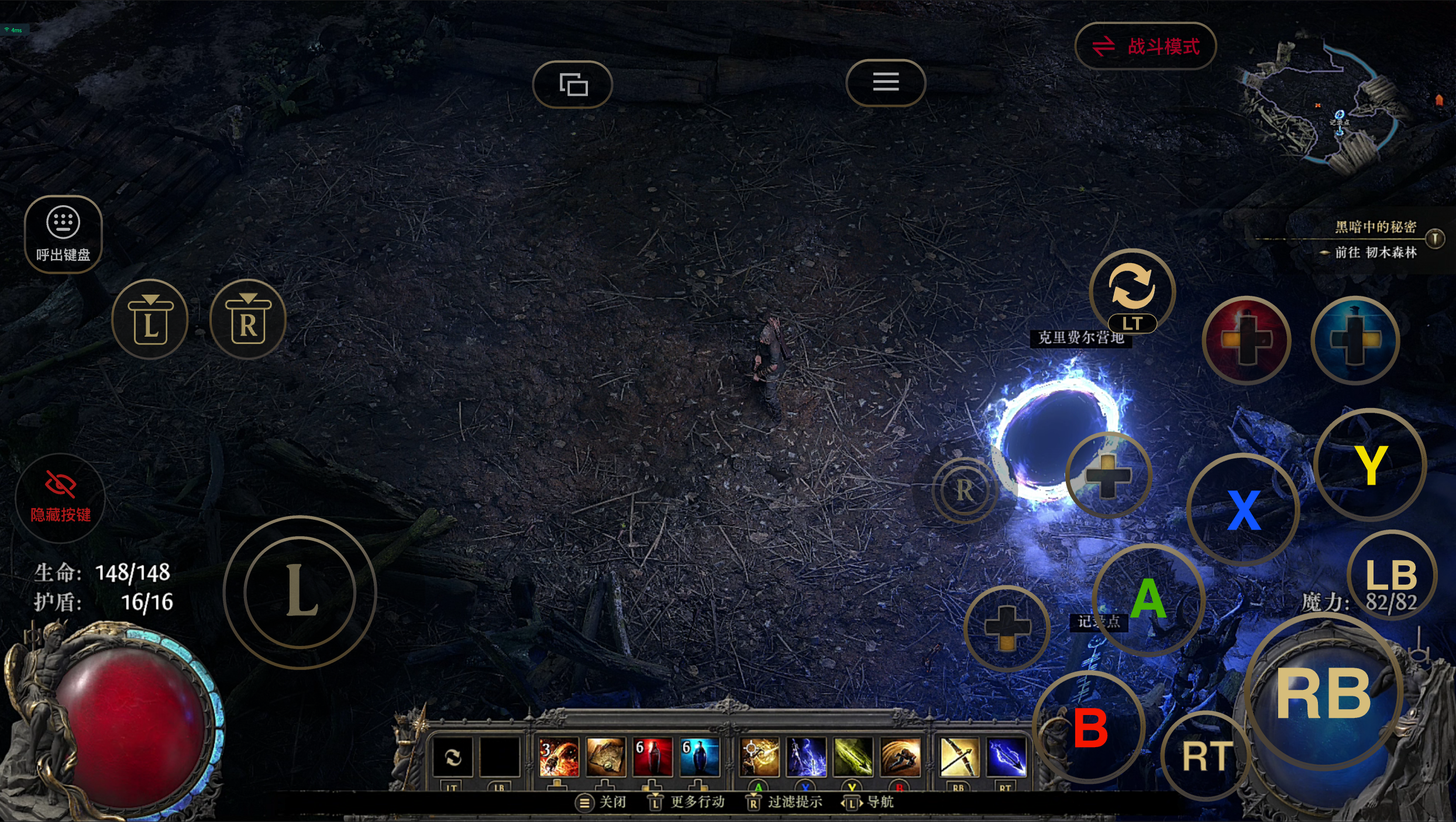Open the parchment map scroll slot
1456x822 pixels.
605,757
